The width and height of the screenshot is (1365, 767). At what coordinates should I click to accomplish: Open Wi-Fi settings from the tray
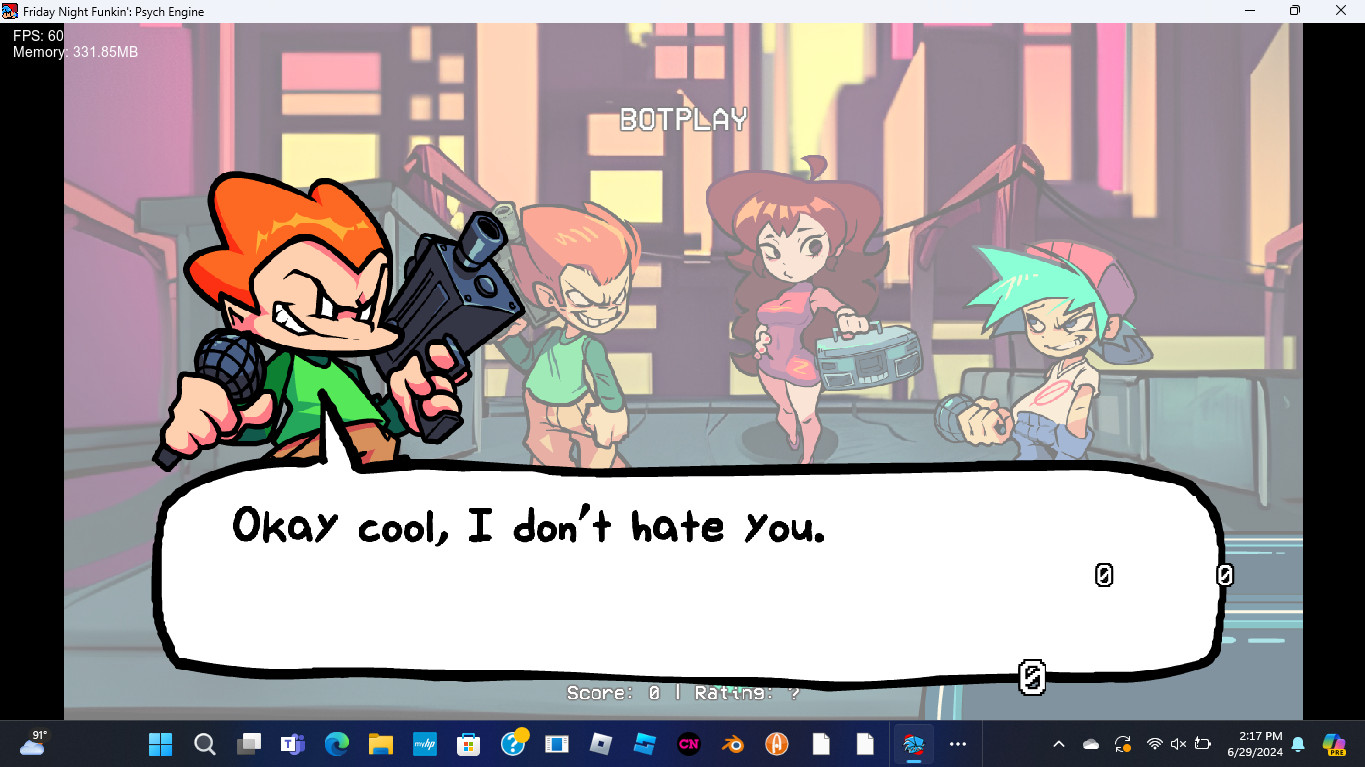(1155, 744)
